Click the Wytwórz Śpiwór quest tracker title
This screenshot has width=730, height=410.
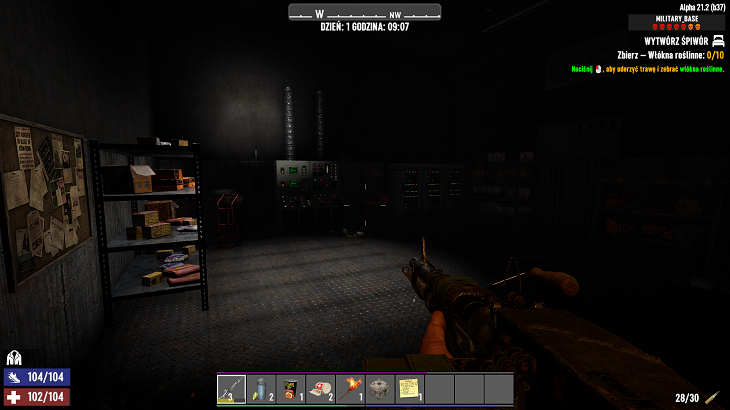pos(675,41)
